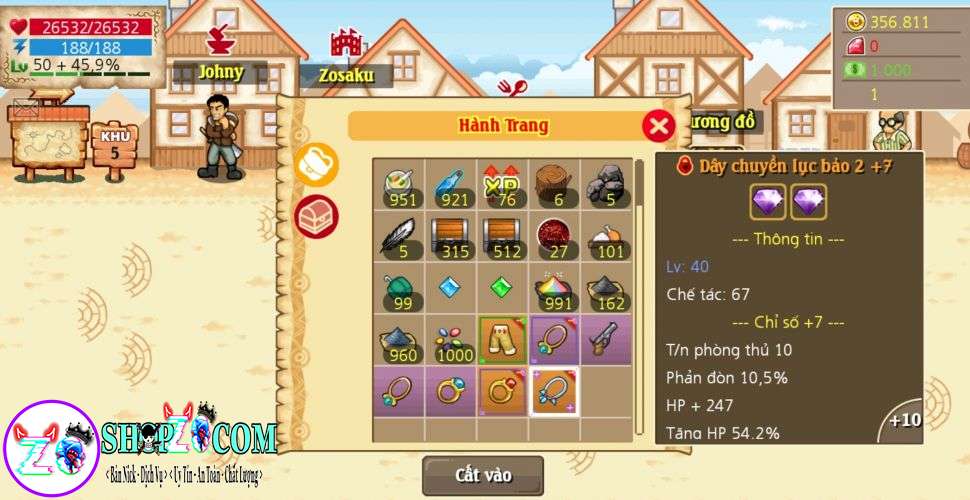Select the green gem slot
This screenshot has height=500, width=970.
tap(504, 288)
